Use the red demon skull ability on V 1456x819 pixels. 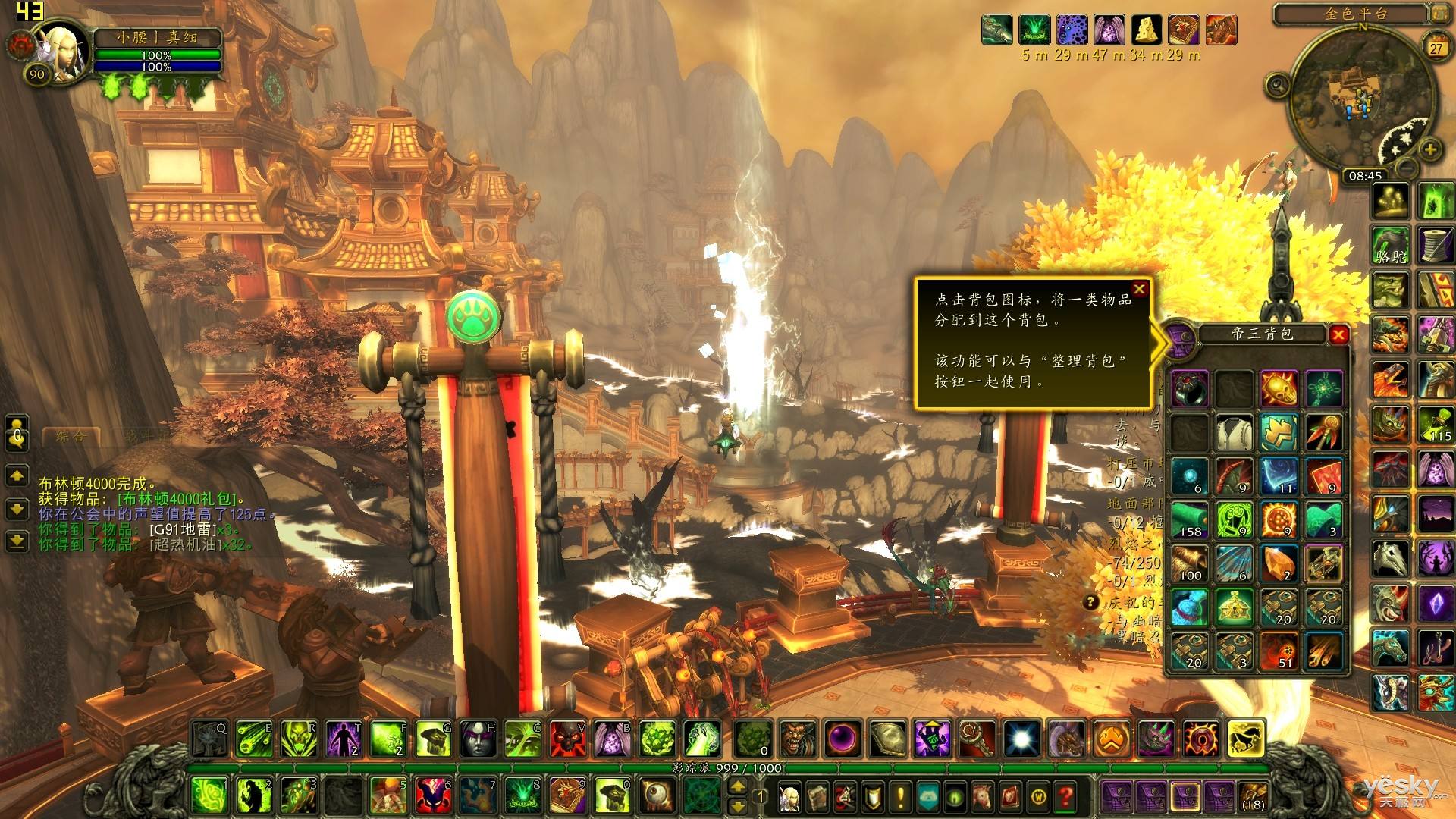click(x=568, y=738)
